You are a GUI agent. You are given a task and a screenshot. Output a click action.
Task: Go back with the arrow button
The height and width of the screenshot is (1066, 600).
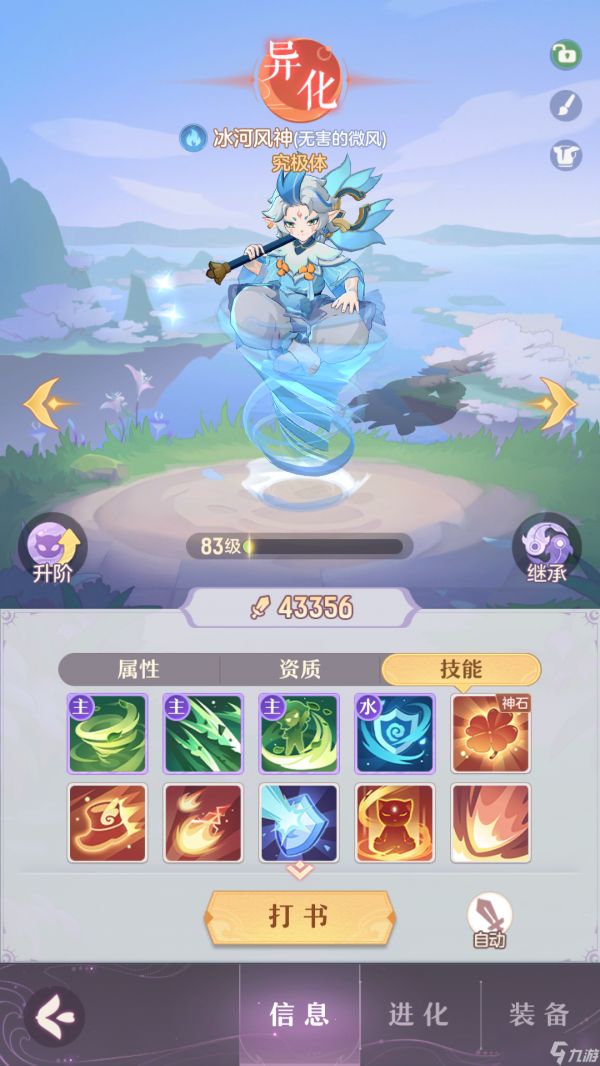(53, 1016)
